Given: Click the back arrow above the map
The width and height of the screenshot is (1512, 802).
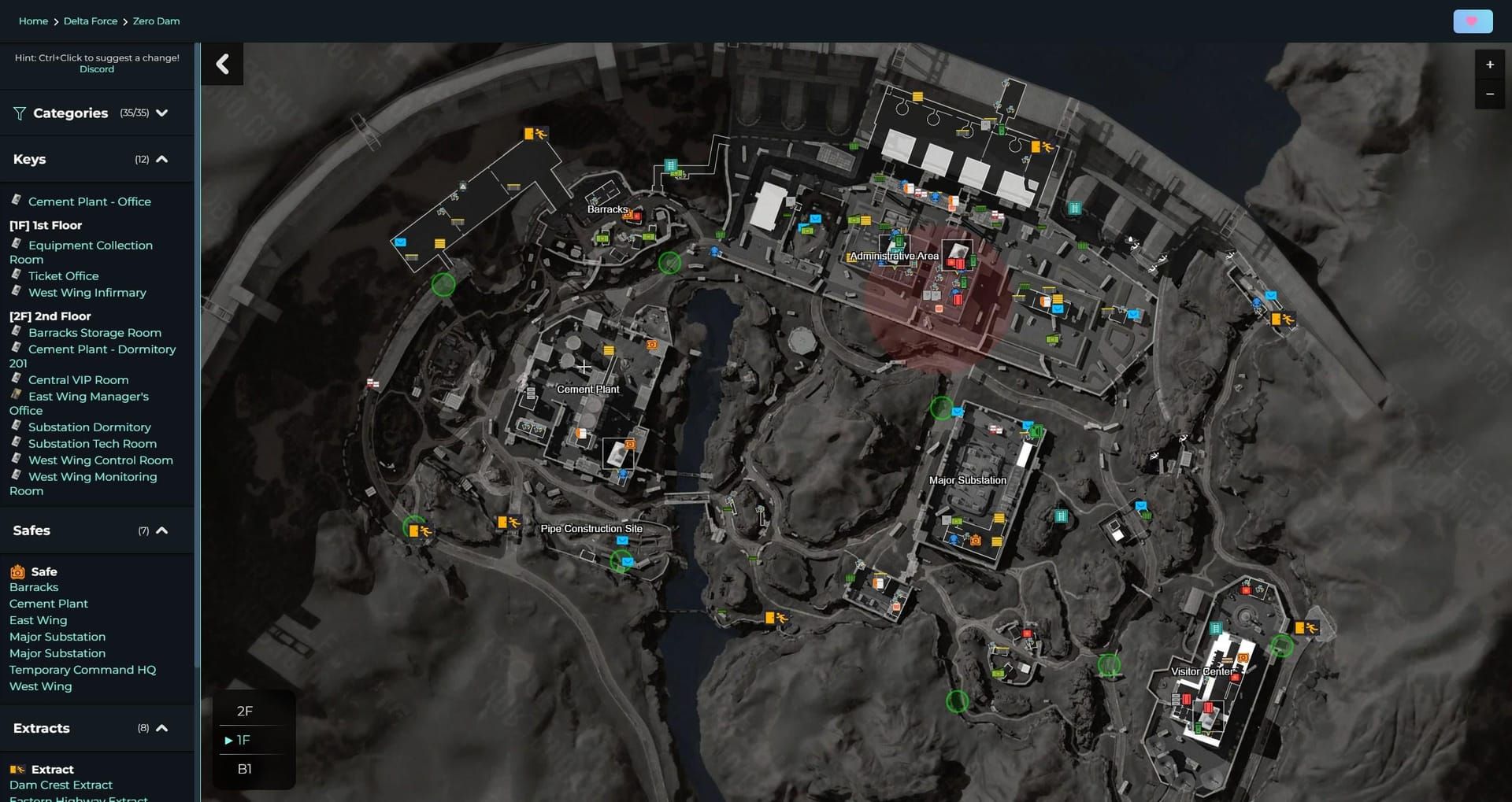Looking at the screenshot, I should point(223,64).
